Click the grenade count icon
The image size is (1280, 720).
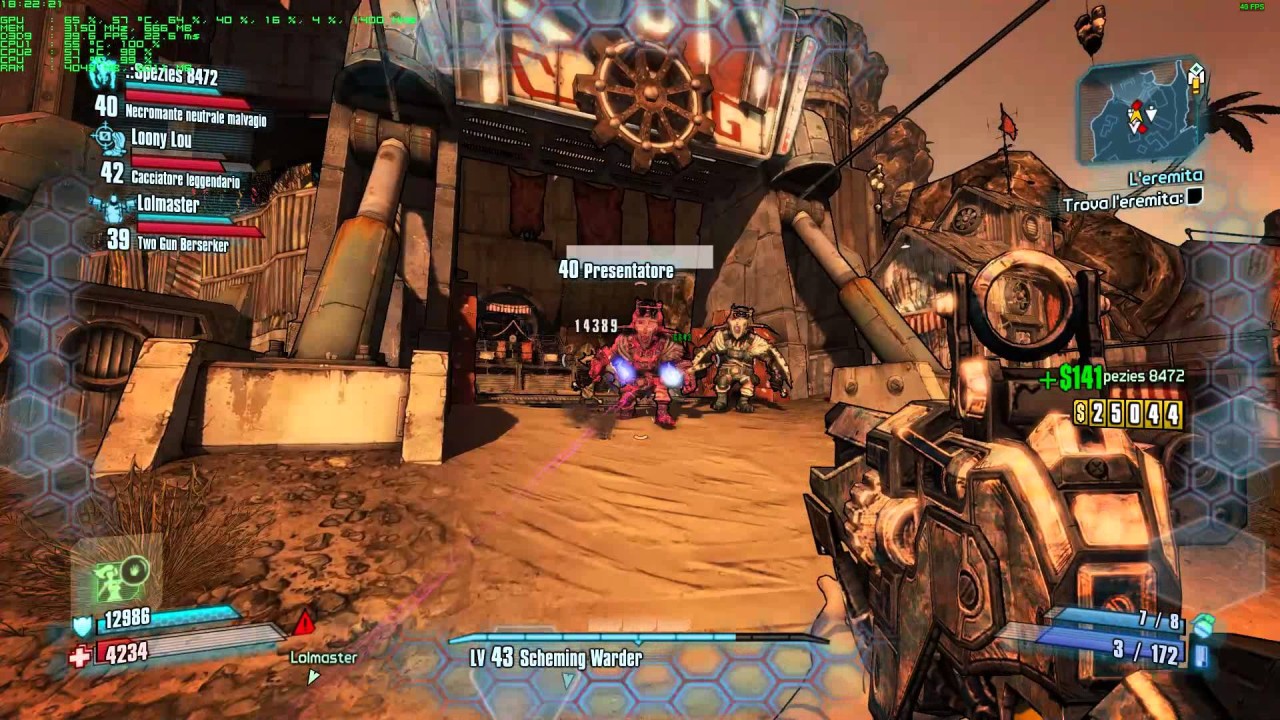pos(1204,625)
